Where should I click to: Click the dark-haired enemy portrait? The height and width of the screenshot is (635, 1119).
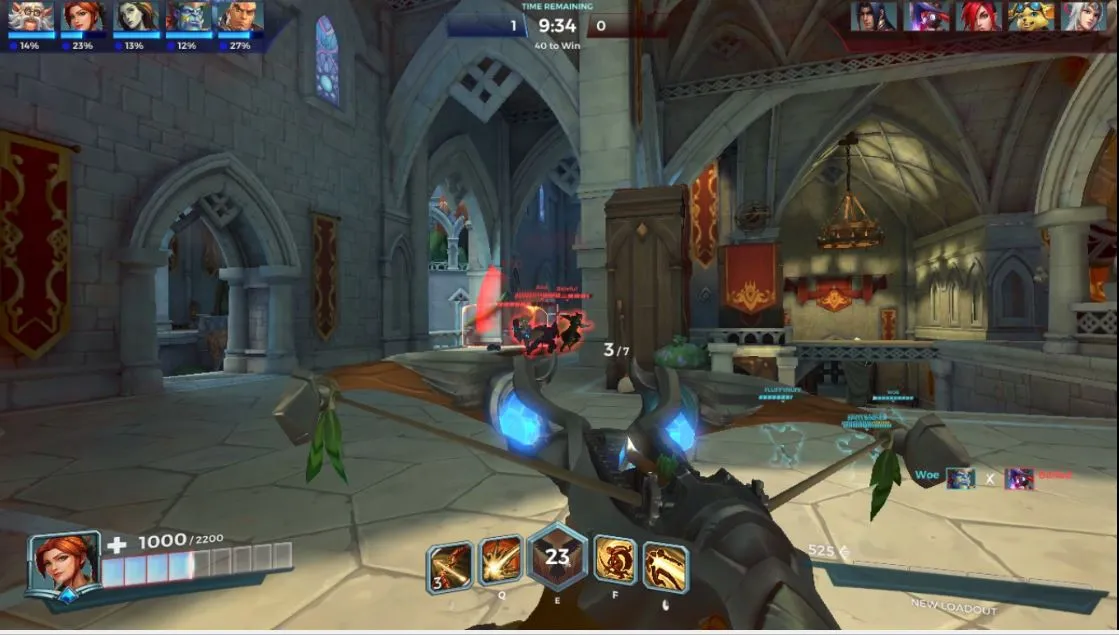point(873,16)
